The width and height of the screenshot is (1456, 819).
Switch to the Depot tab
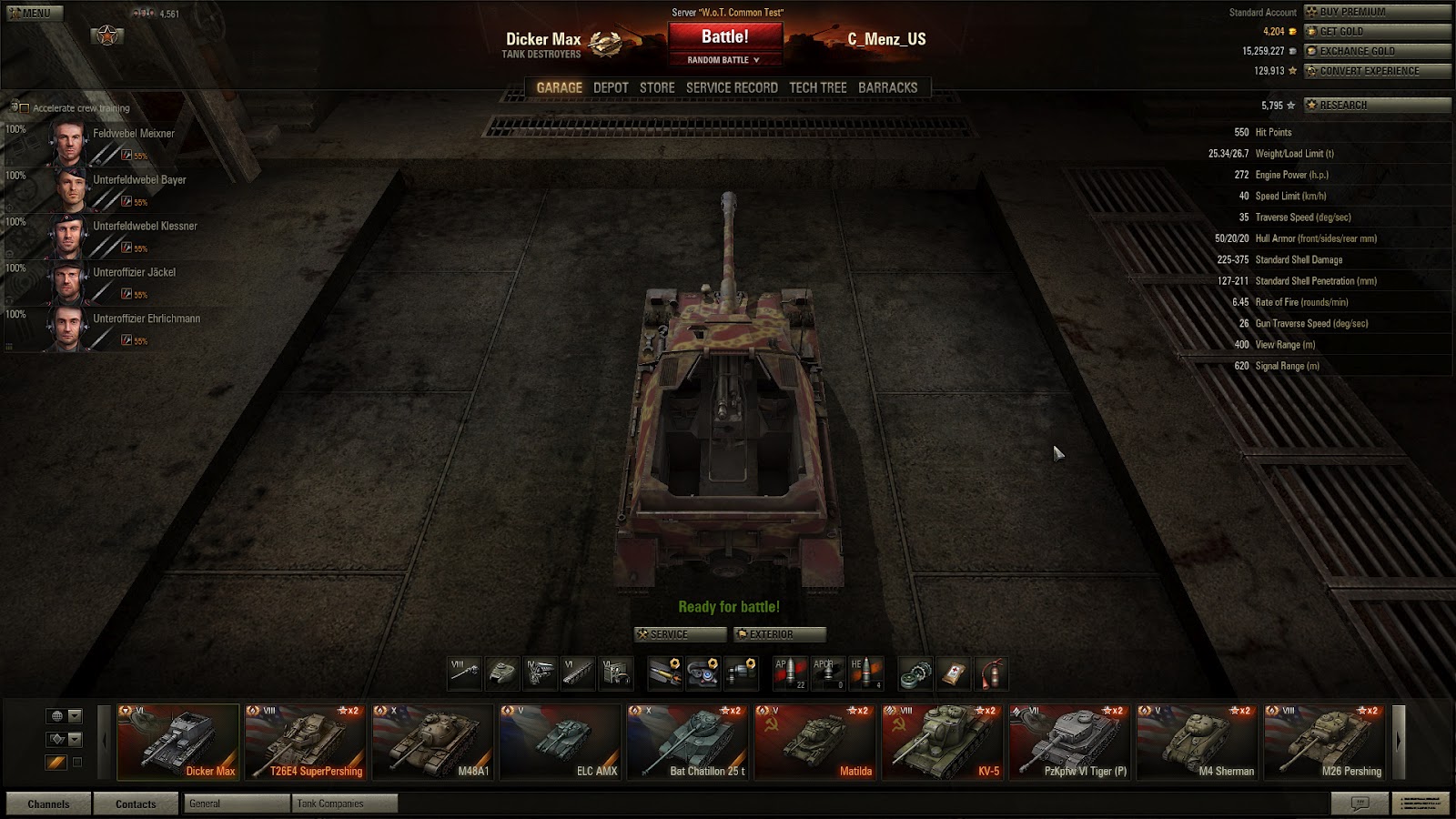[611, 87]
